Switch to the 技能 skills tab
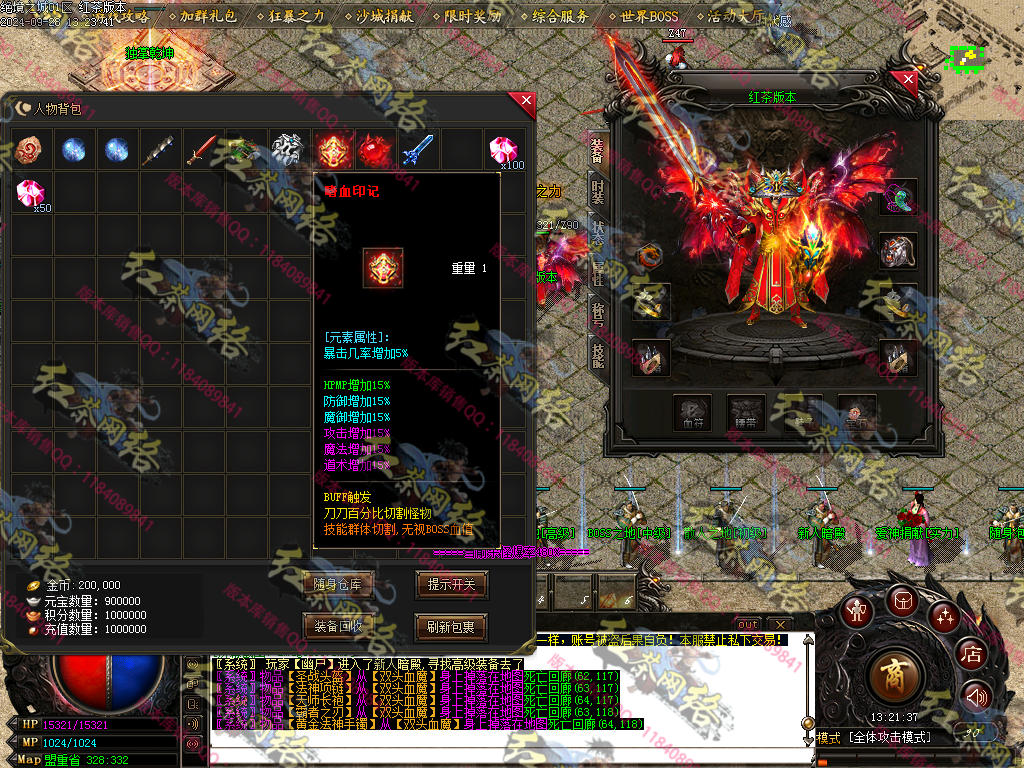Screen dimensions: 1024x768 tap(597, 352)
